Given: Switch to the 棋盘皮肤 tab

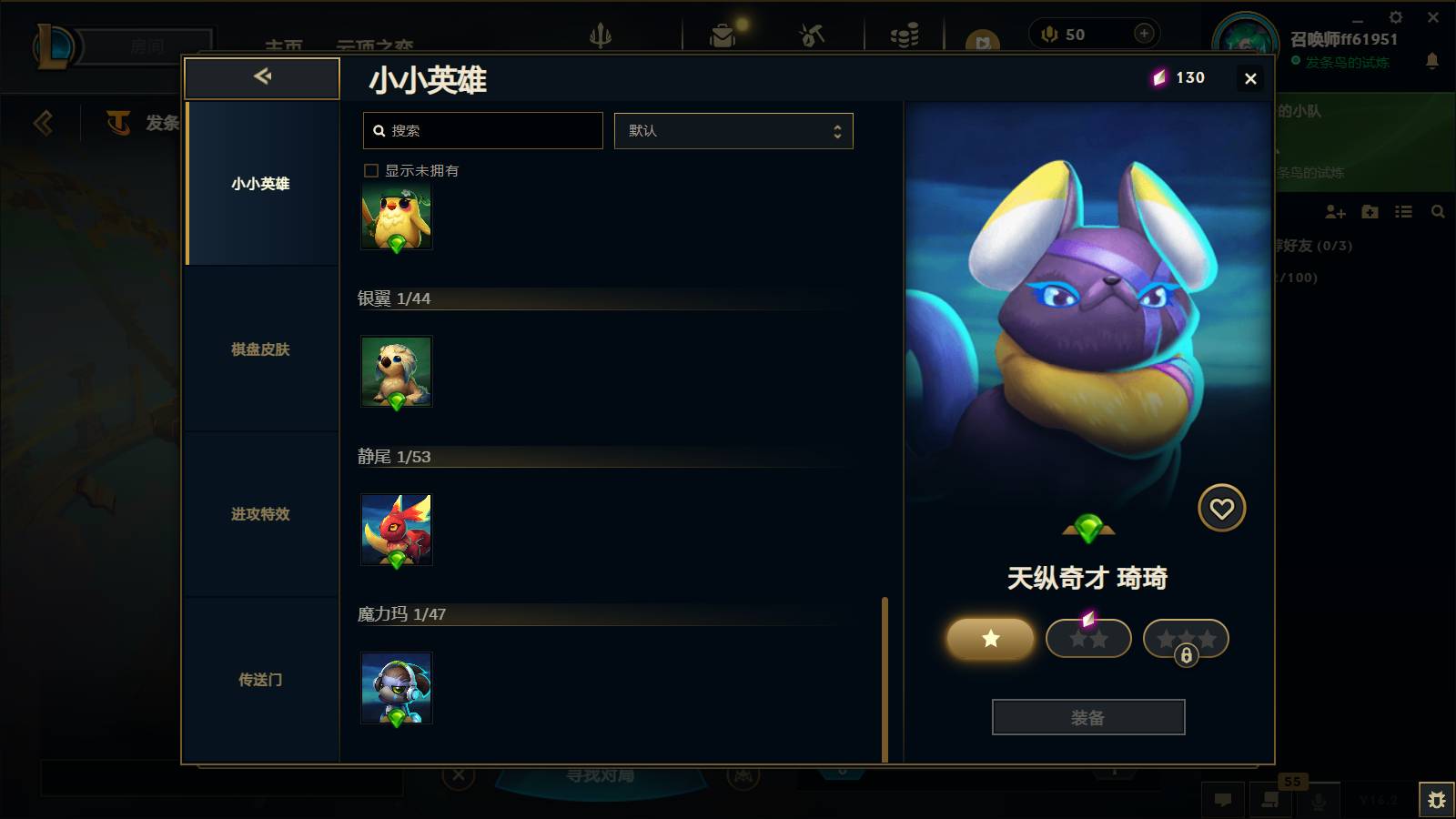Looking at the screenshot, I should tap(261, 349).
